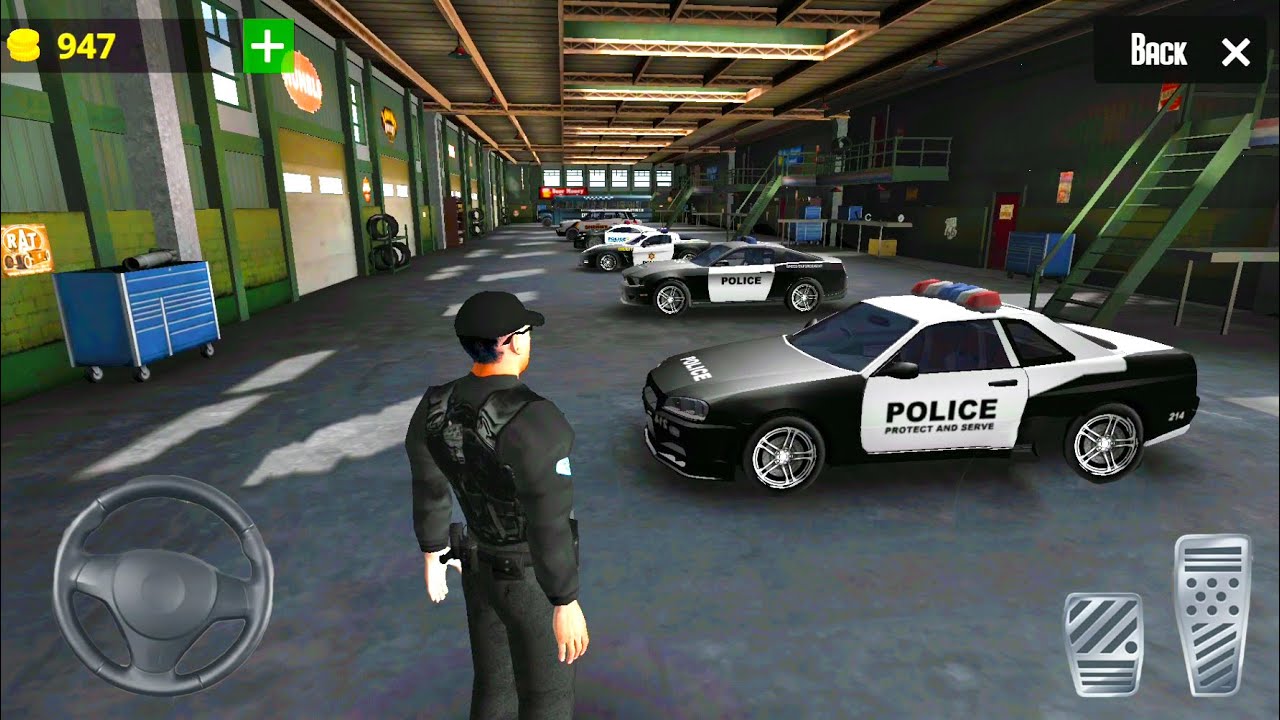Tap the unit number 214 on the sedan
The image size is (1280, 720).
[x=1177, y=415]
